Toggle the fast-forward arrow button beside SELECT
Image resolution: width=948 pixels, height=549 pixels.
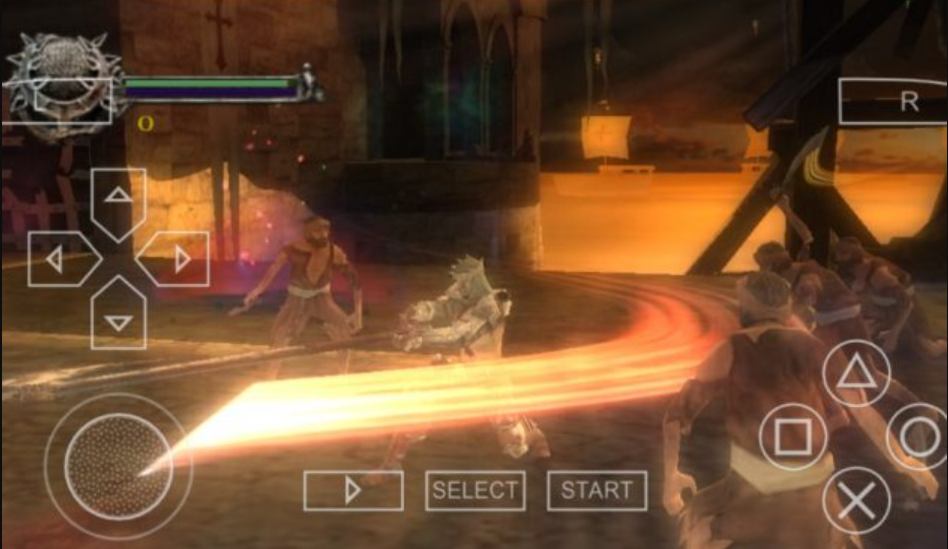pyautogui.click(x=353, y=490)
